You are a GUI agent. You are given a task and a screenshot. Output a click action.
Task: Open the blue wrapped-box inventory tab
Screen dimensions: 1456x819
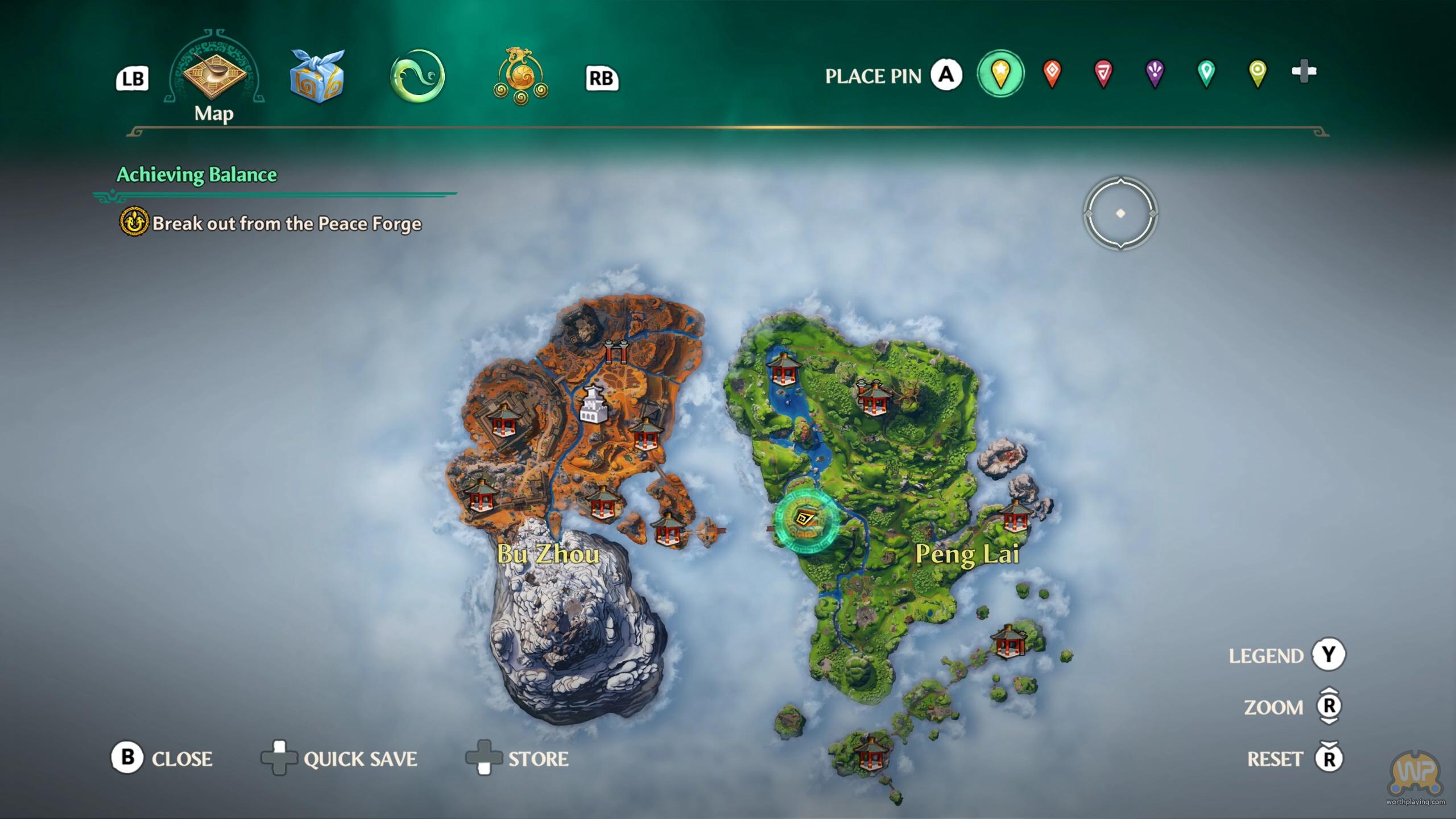pyautogui.click(x=317, y=77)
